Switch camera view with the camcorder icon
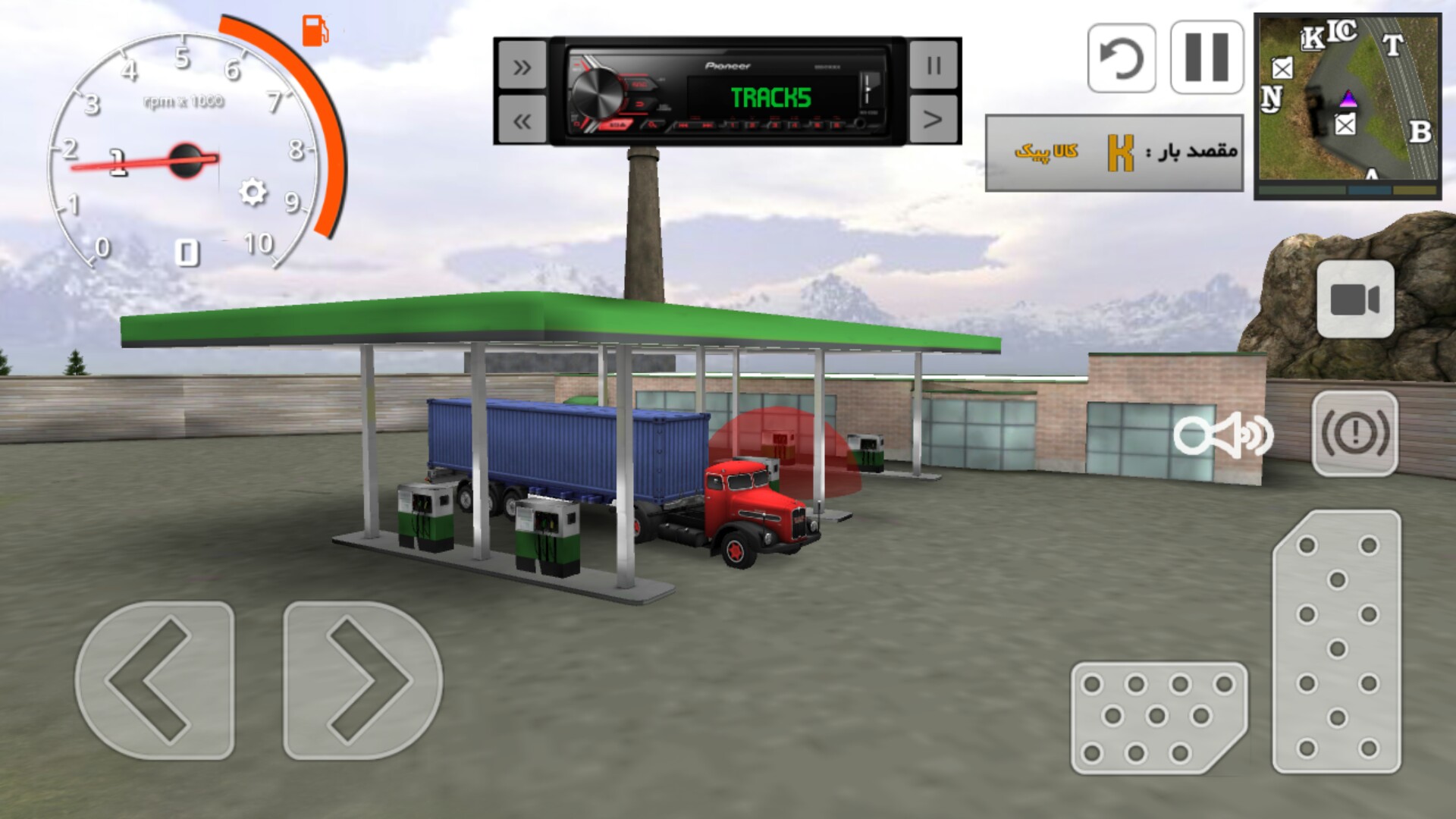Viewport: 1456px width, 819px height. coord(1355,300)
